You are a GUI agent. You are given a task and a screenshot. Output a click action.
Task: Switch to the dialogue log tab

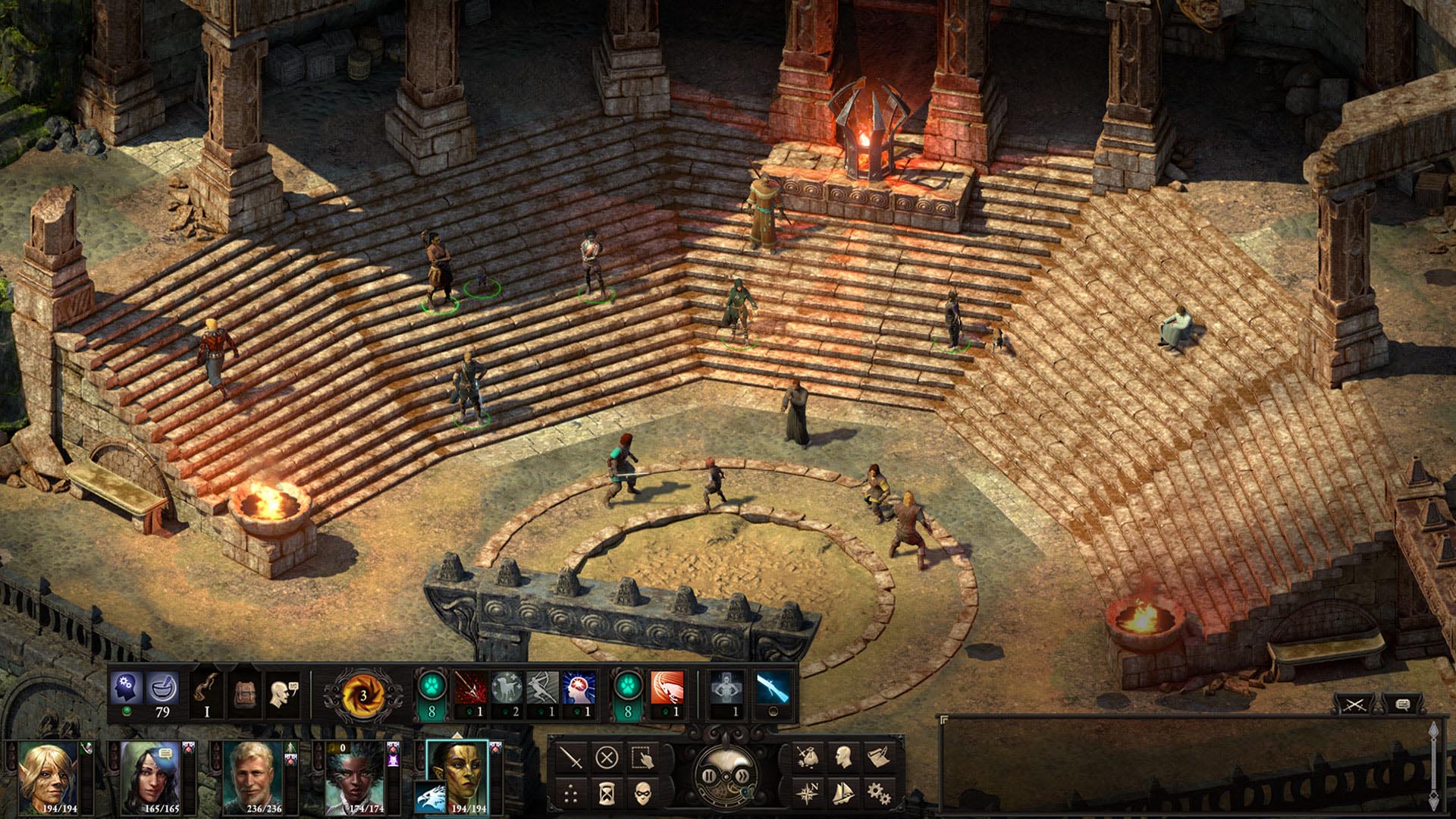click(1403, 704)
